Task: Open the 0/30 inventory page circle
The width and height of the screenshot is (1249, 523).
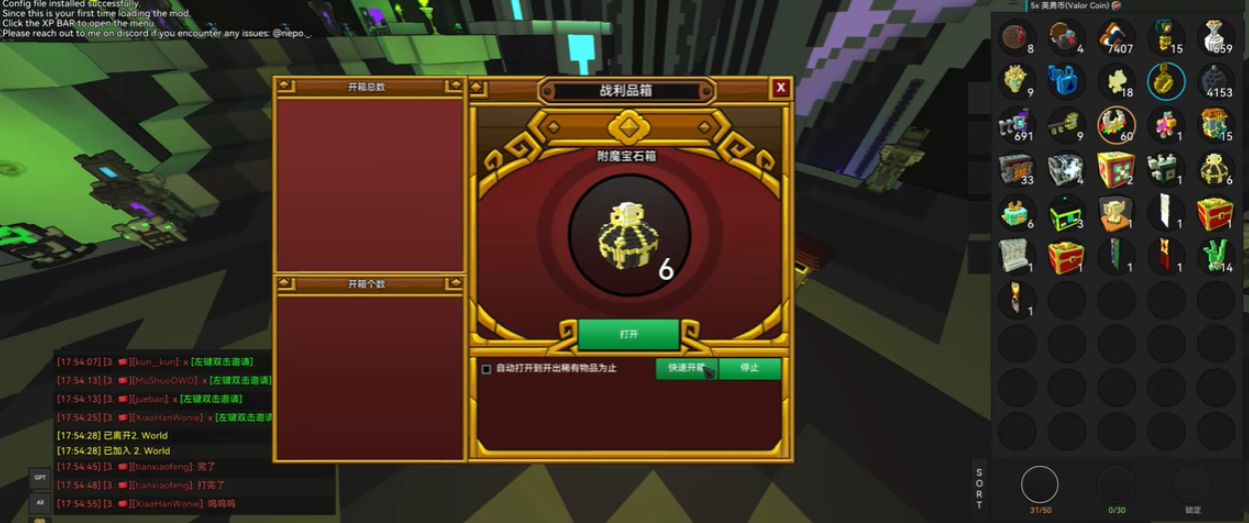Action: click(1116, 486)
